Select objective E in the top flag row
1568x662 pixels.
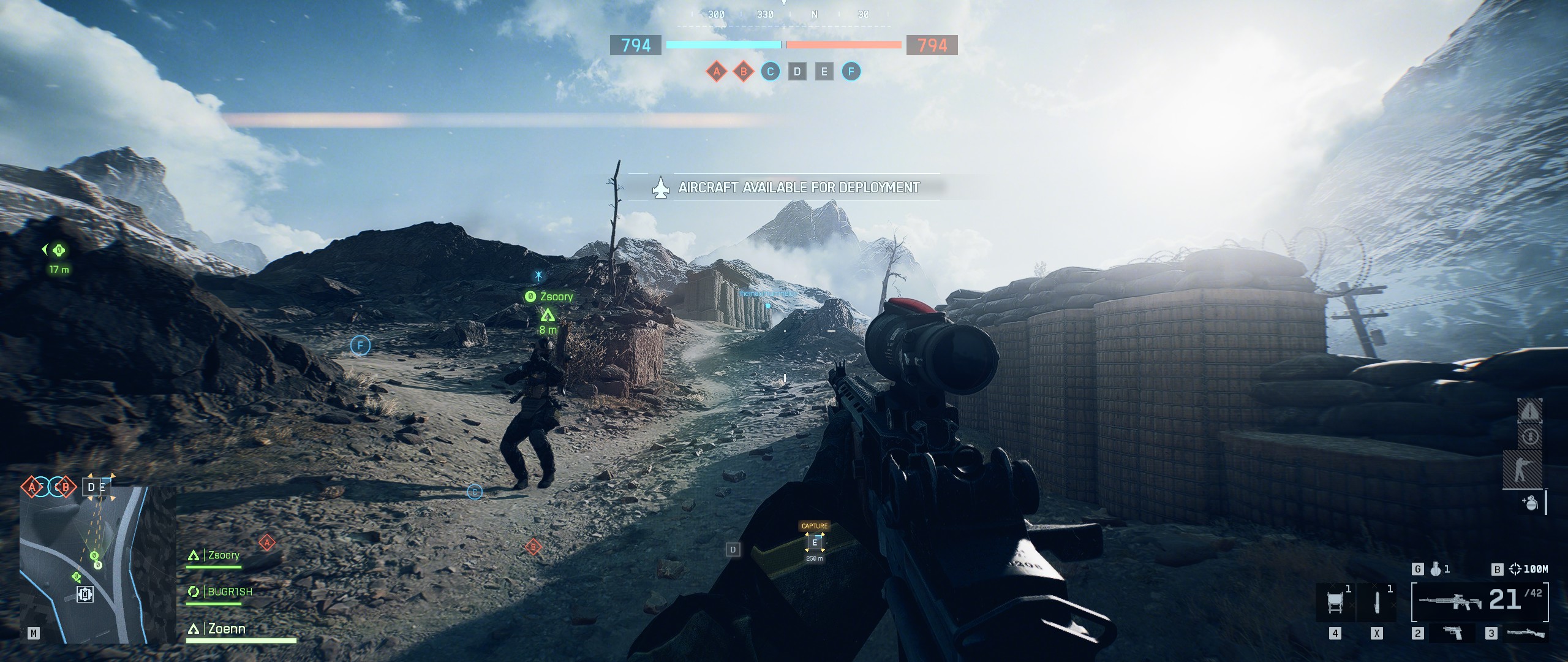(824, 72)
